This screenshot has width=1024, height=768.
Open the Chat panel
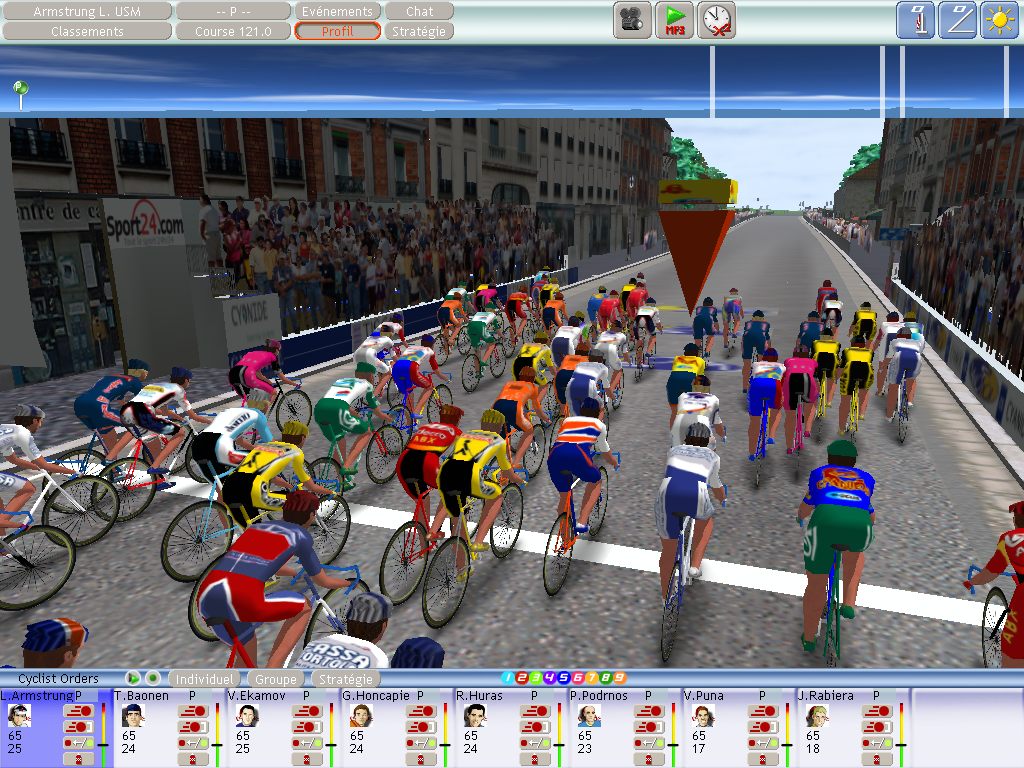point(420,12)
